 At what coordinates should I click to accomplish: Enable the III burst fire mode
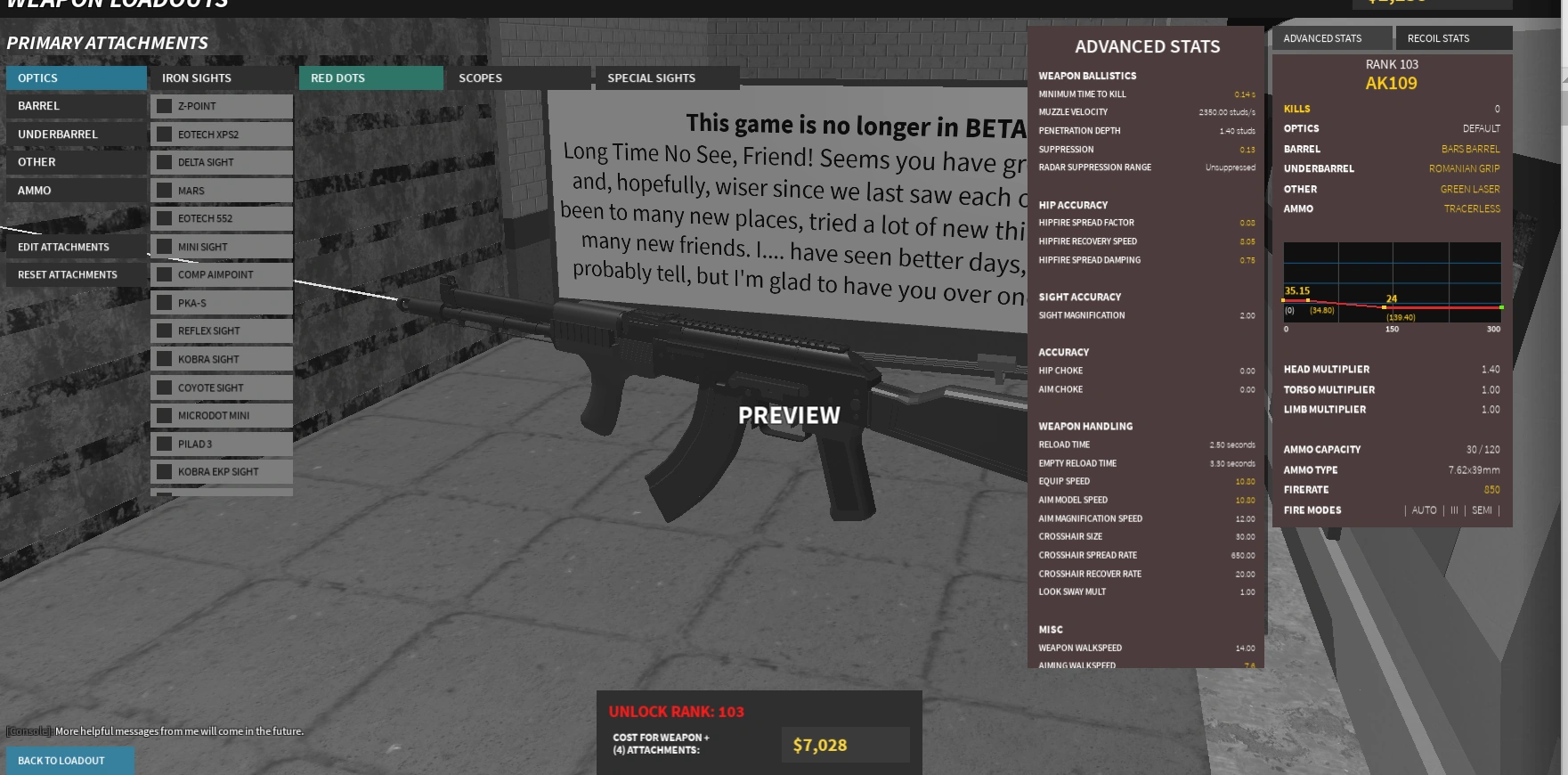click(1453, 510)
